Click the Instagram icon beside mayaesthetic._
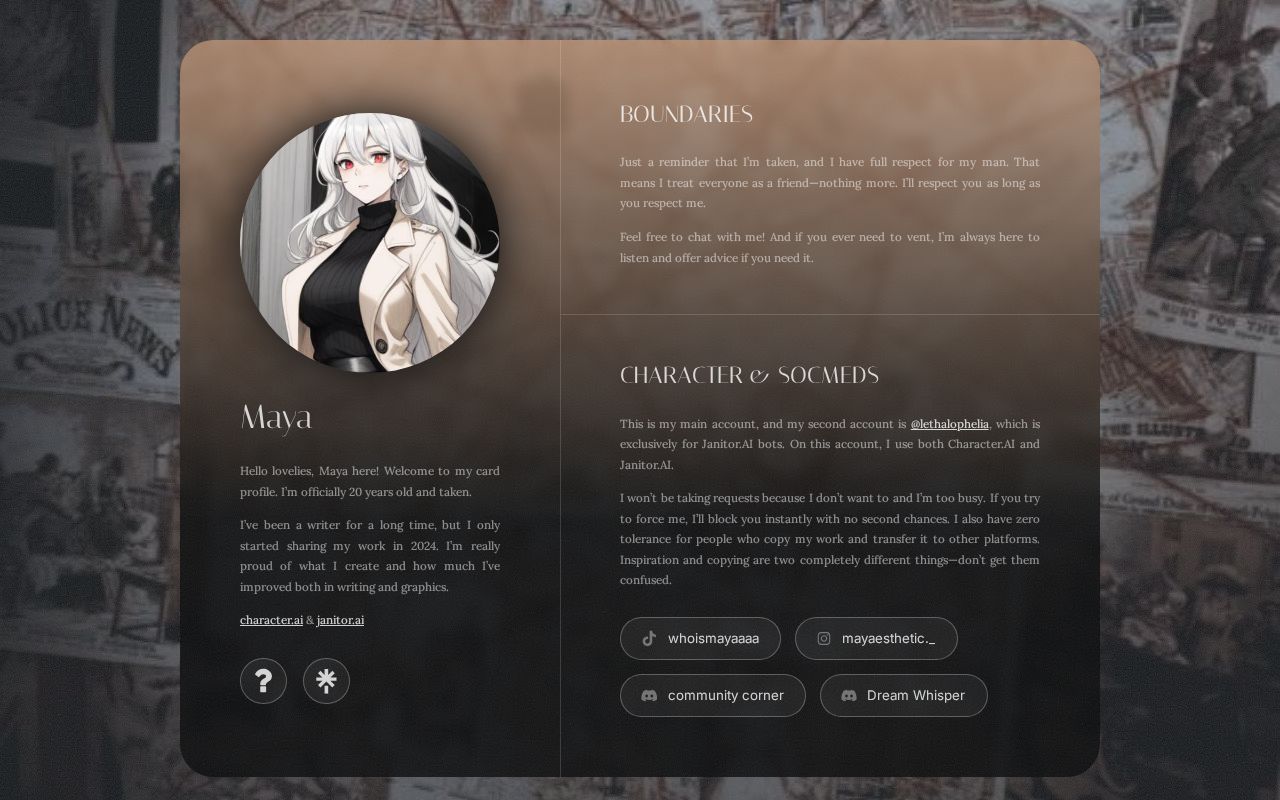 tap(824, 638)
